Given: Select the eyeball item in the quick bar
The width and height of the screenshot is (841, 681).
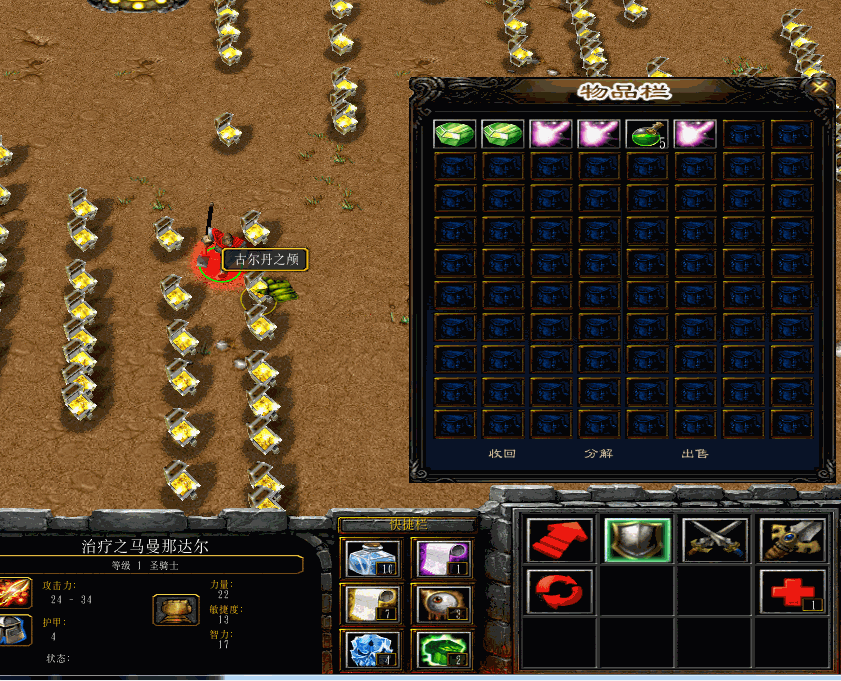Looking at the screenshot, I should [x=441, y=604].
